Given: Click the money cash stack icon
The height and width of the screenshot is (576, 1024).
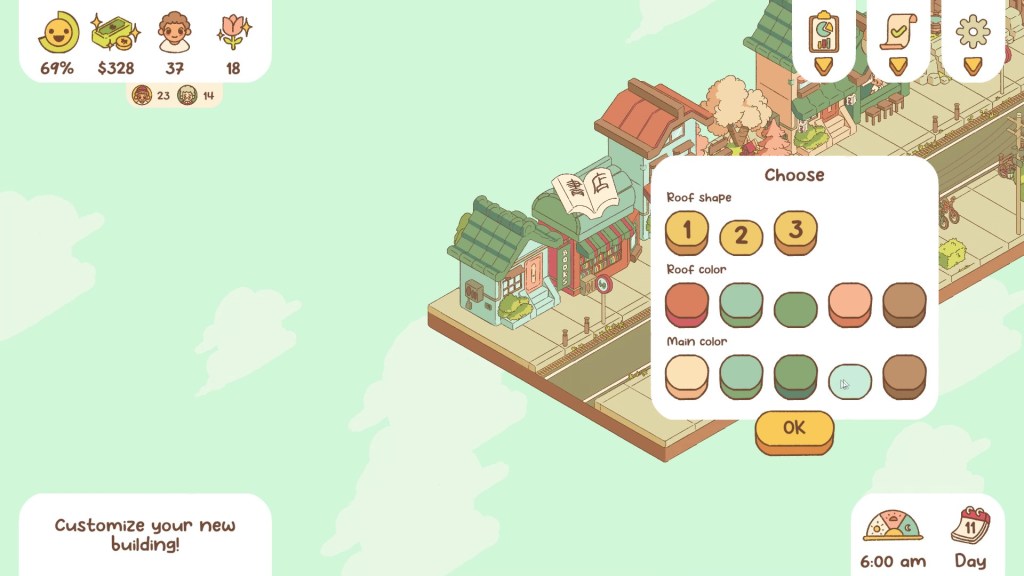Looking at the screenshot, I should click(x=115, y=33).
